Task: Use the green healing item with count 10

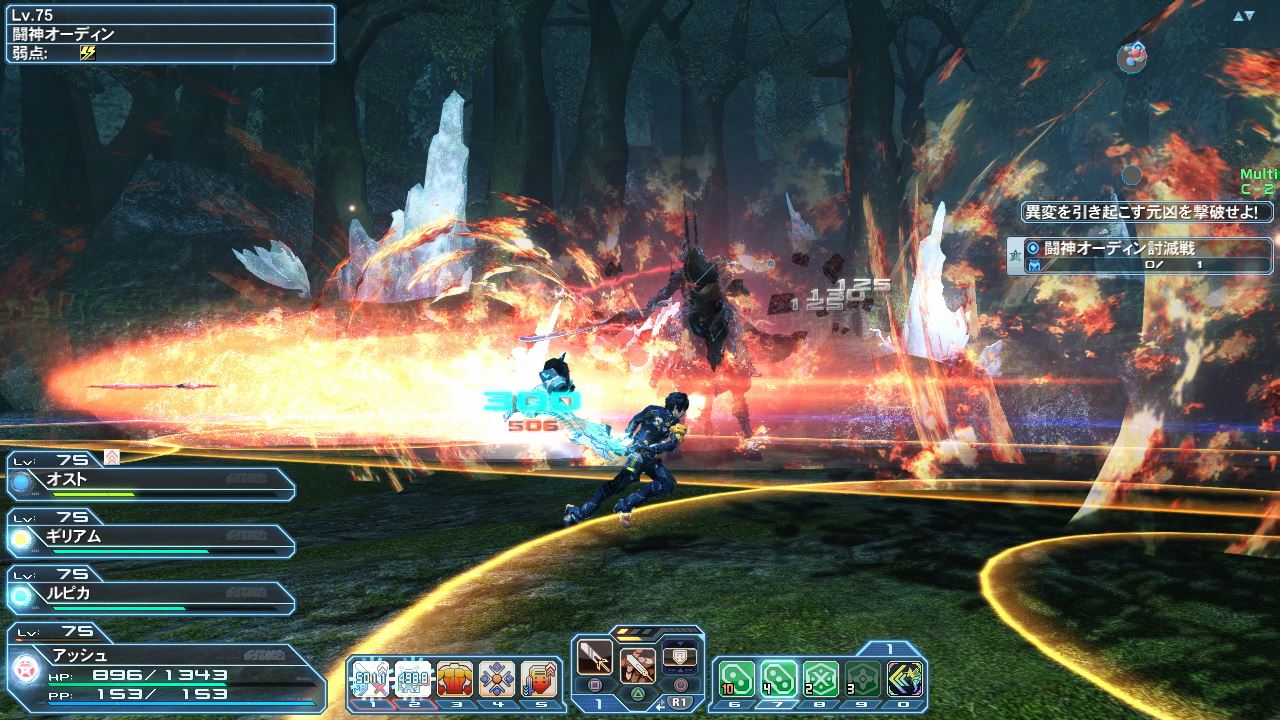Action: pyautogui.click(x=736, y=679)
